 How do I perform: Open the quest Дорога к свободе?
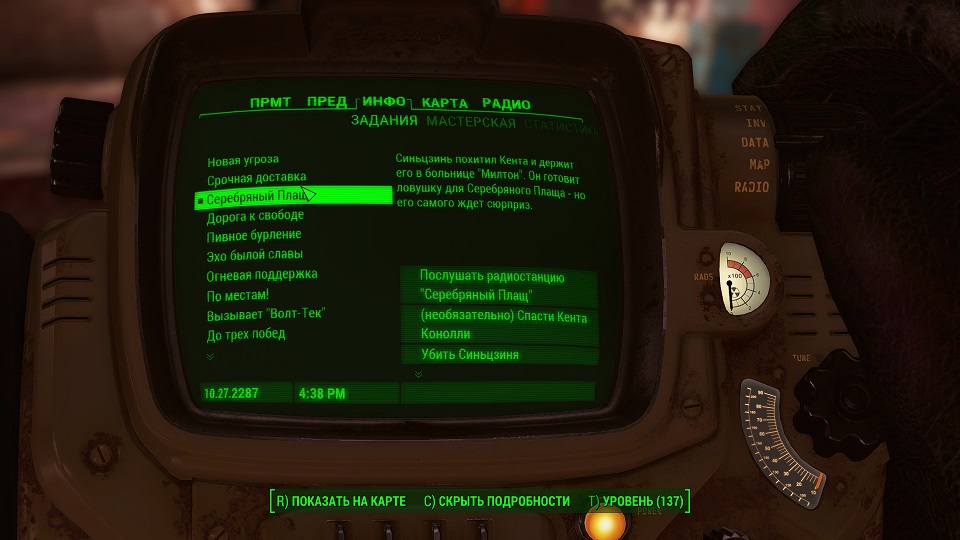tap(255, 216)
